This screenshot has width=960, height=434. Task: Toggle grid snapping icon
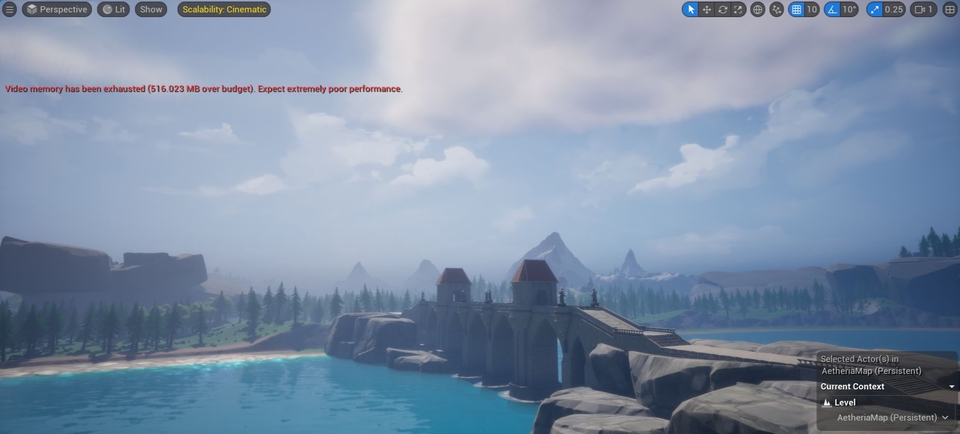coord(796,9)
